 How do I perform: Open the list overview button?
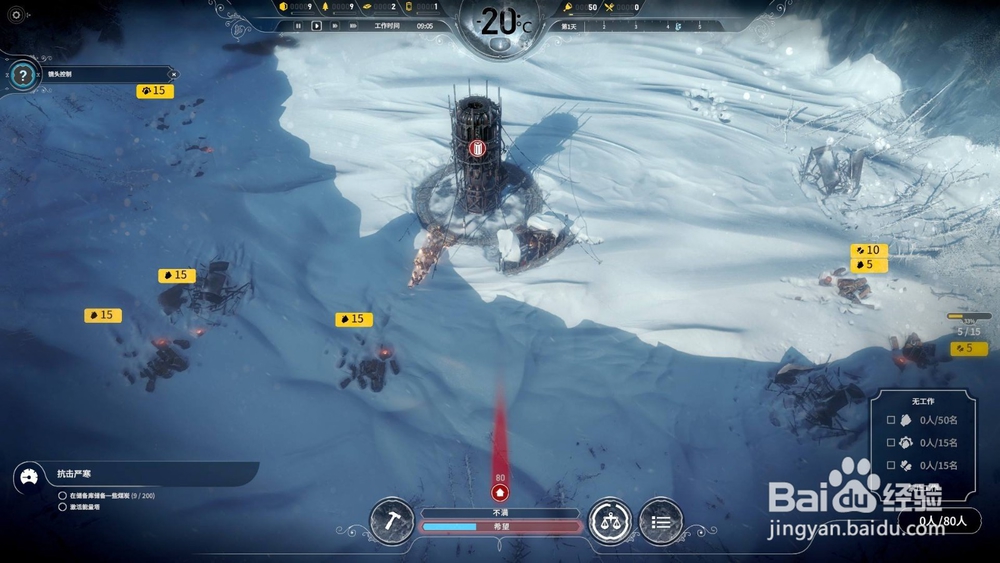click(x=661, y=520)
